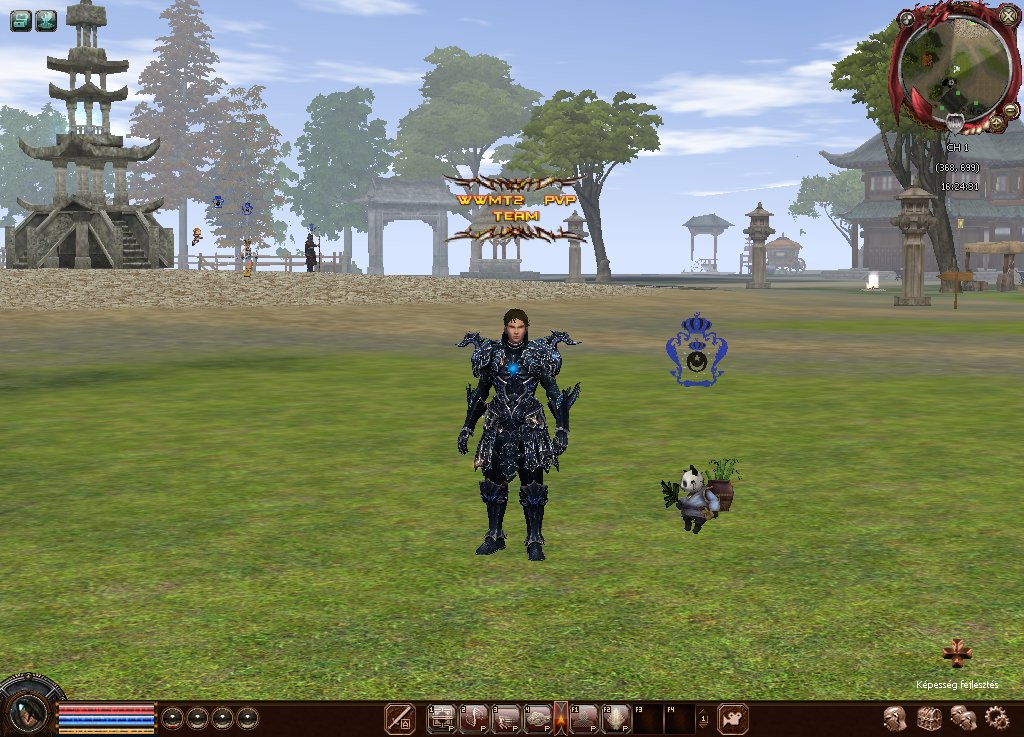Screen dimensions: 1024x737
Task: Click the sword attack button on the taskbar
Action: coord(400,718)
